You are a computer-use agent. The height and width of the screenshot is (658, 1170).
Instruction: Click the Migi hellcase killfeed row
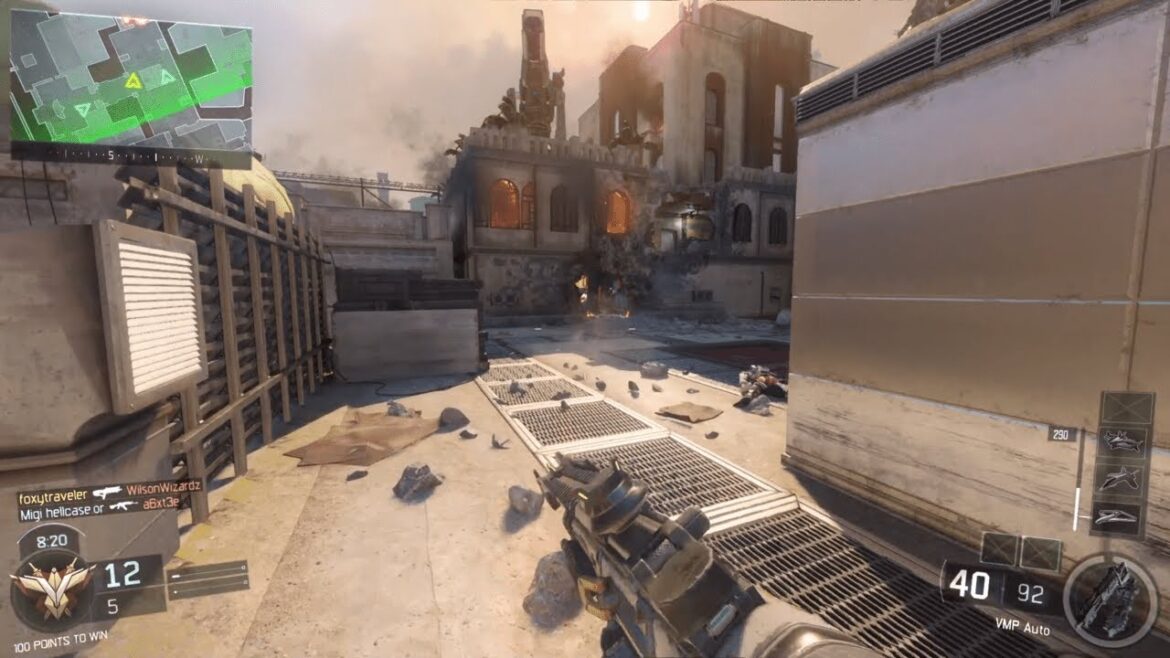(100, 505)
